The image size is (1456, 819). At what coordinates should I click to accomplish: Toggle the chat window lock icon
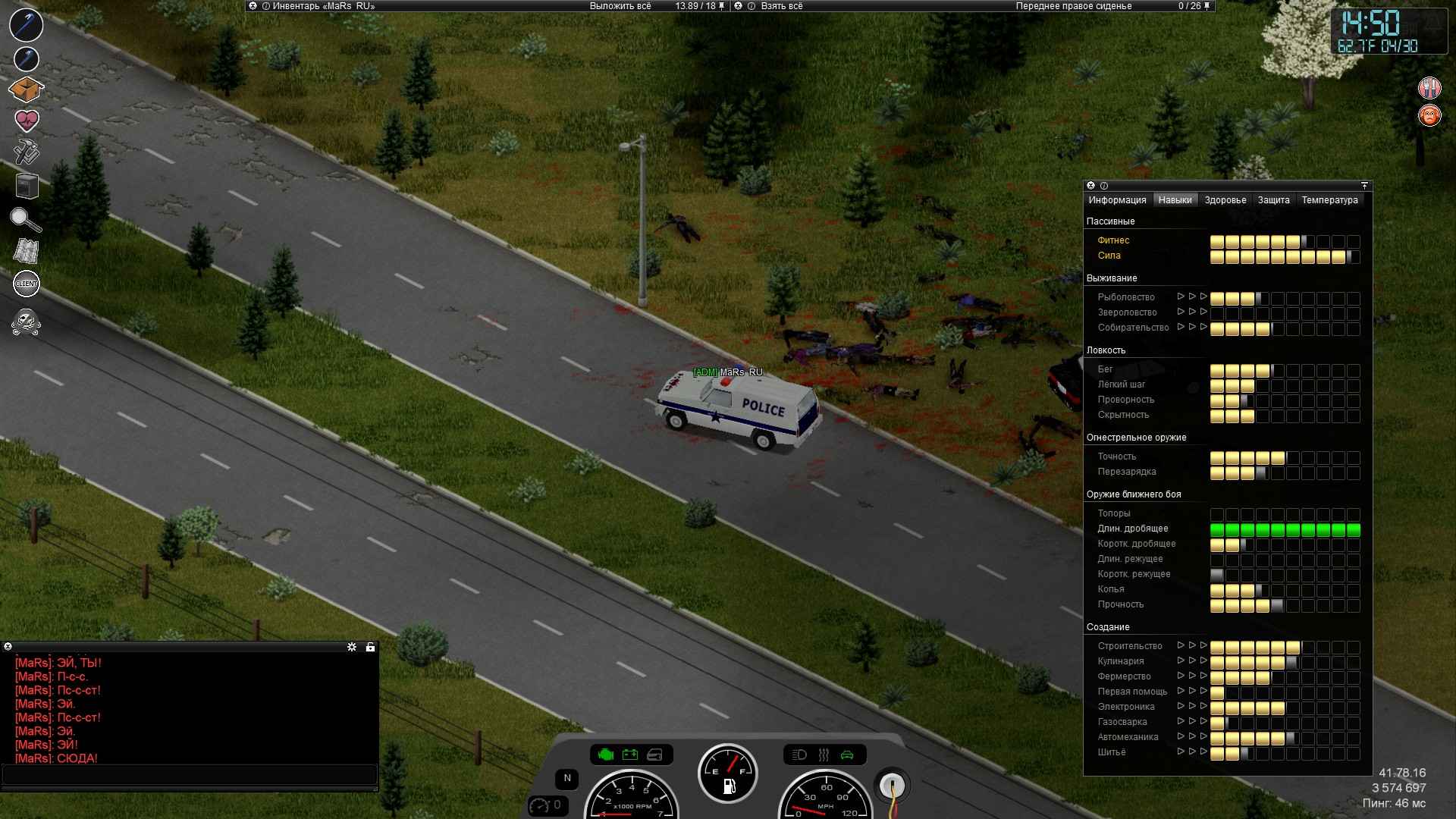(370, 647)
